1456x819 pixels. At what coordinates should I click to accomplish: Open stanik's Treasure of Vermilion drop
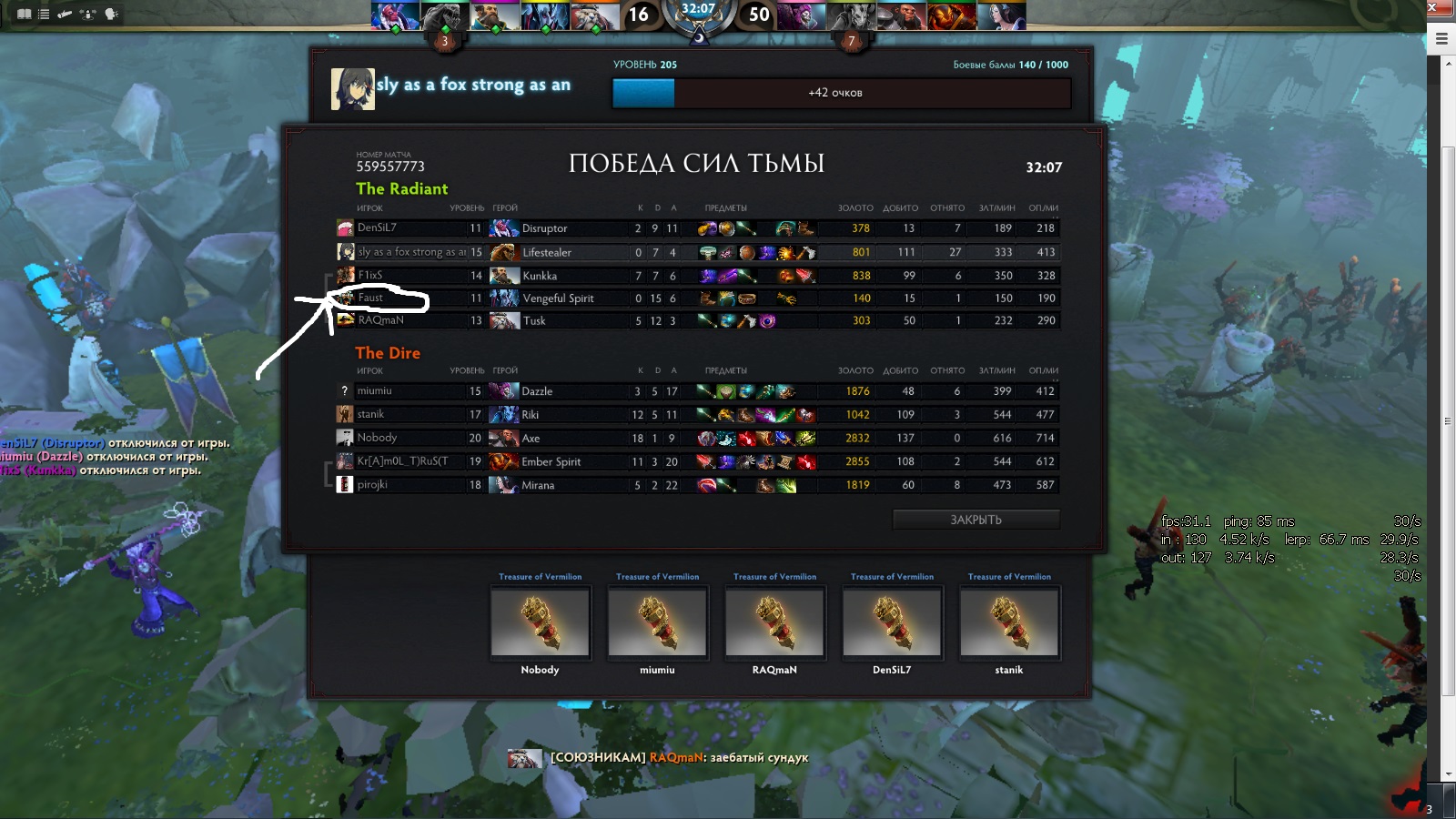[1009, 622]
